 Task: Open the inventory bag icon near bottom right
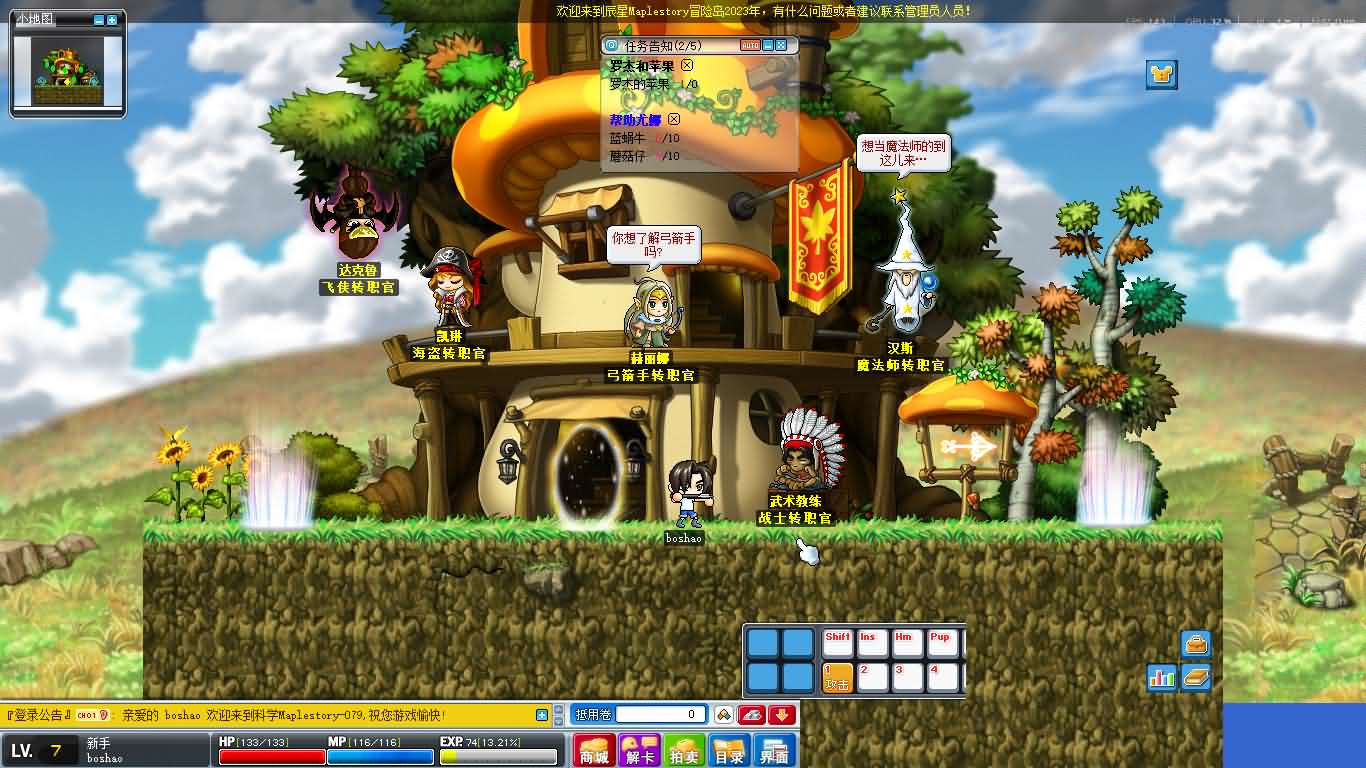click(x=1195, y=643)
